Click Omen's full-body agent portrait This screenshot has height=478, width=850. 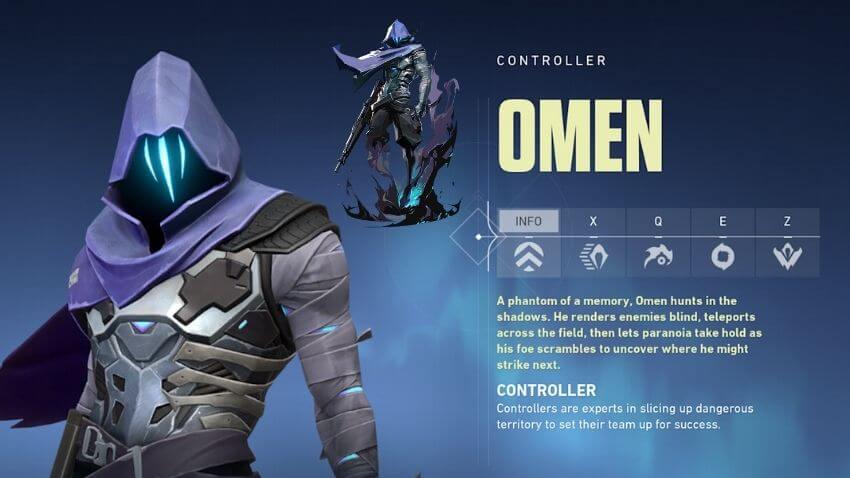(x=397, y=120)
